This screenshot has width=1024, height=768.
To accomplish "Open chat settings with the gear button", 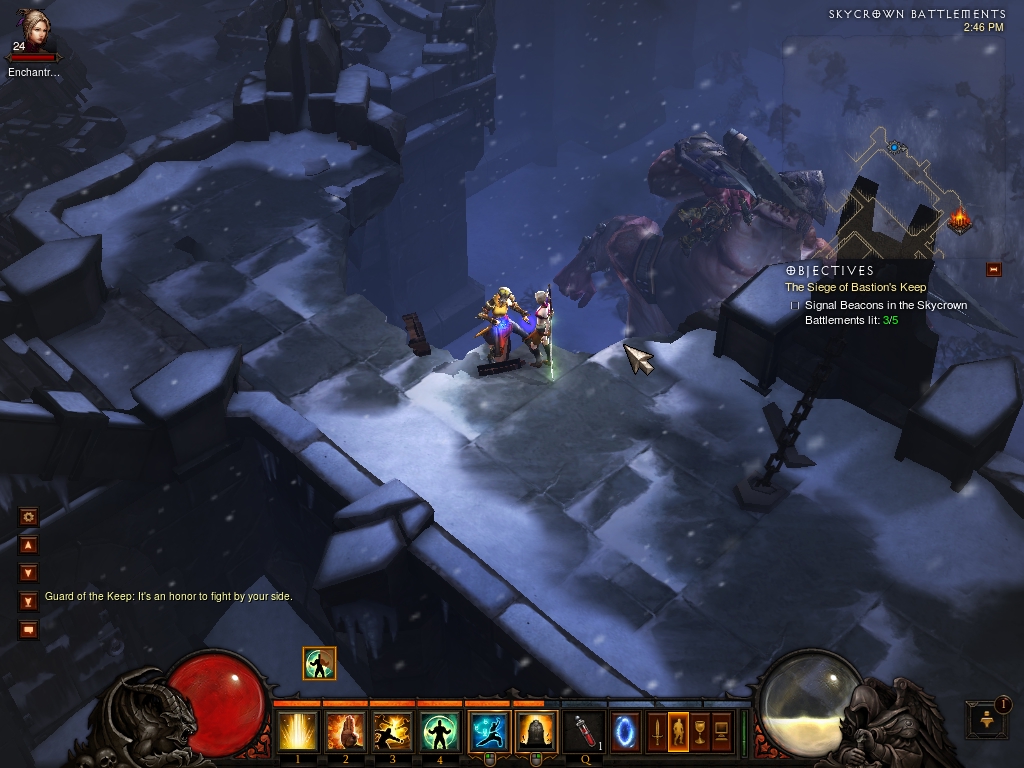I will tap(28, 517).
